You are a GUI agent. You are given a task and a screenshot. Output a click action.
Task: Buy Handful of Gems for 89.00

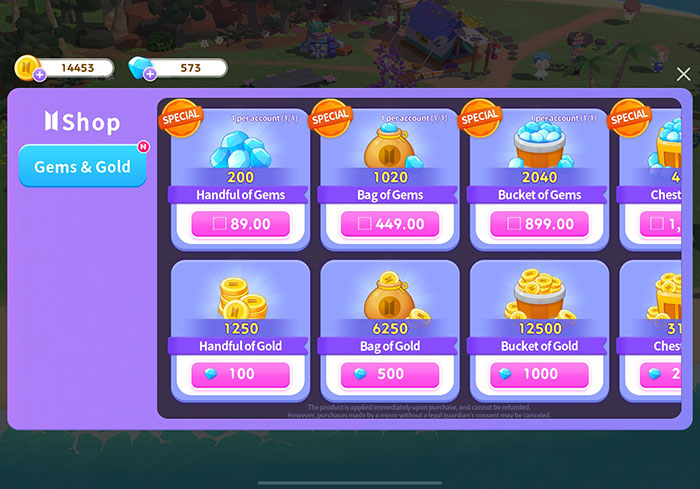(x=240, y=224)
